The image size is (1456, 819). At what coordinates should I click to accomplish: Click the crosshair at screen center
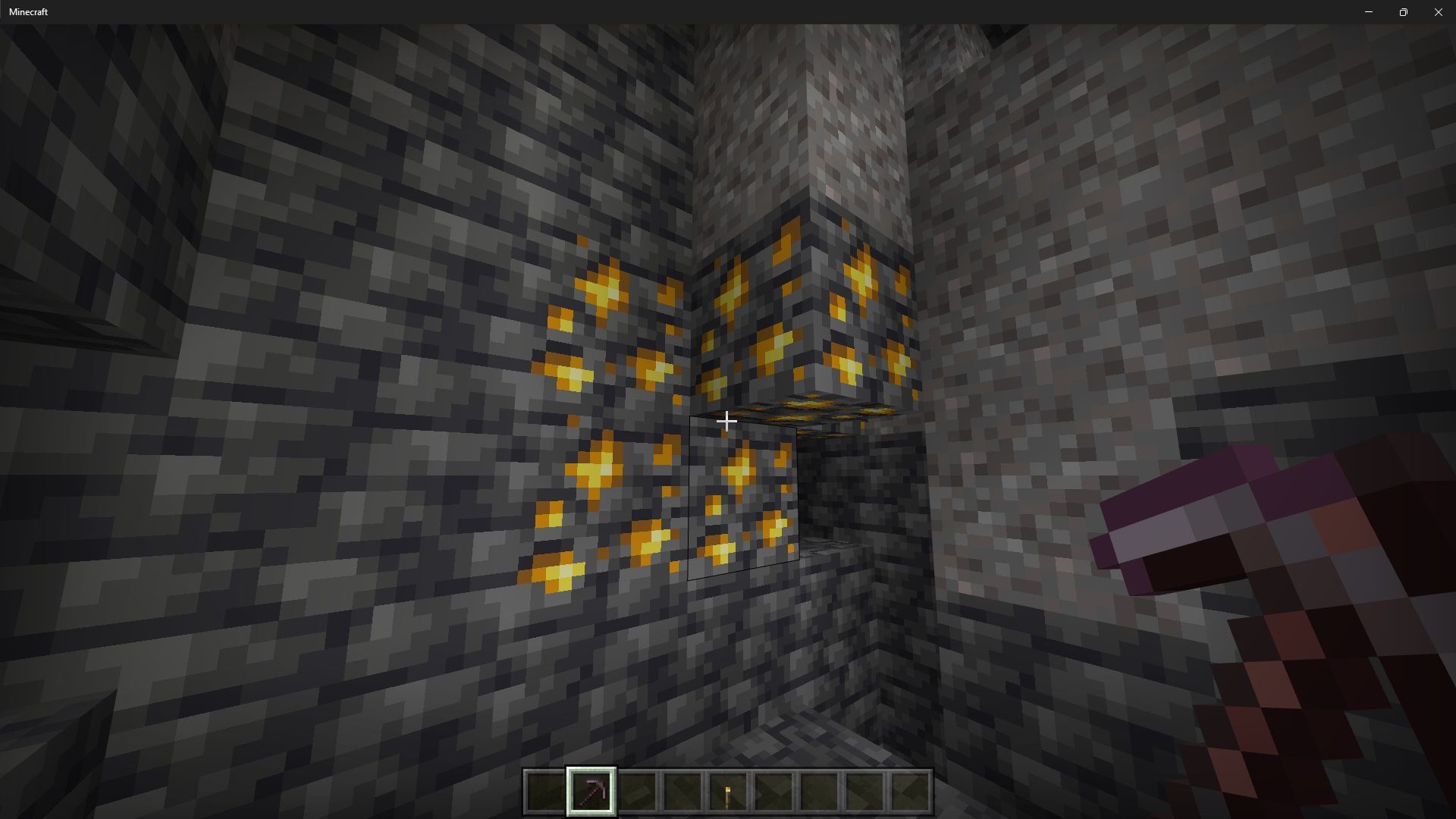[x=726, y=421]
